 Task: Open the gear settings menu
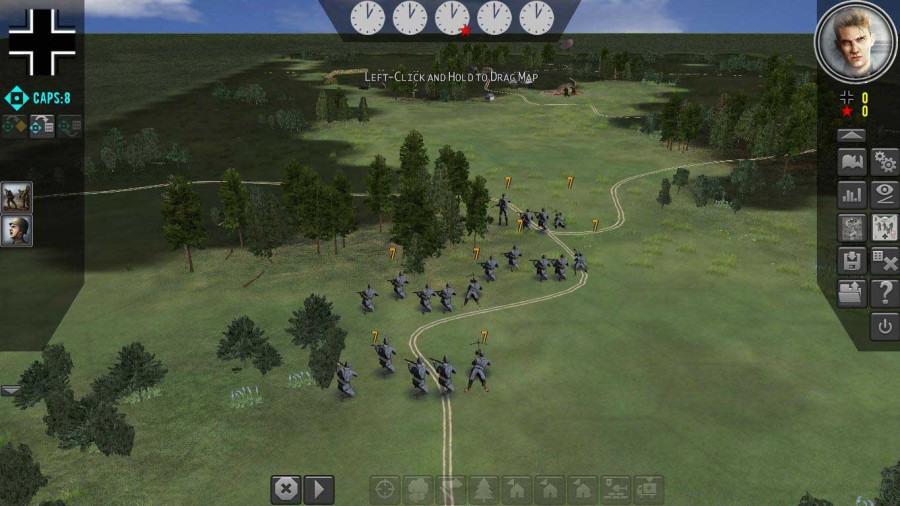point(884,162)
